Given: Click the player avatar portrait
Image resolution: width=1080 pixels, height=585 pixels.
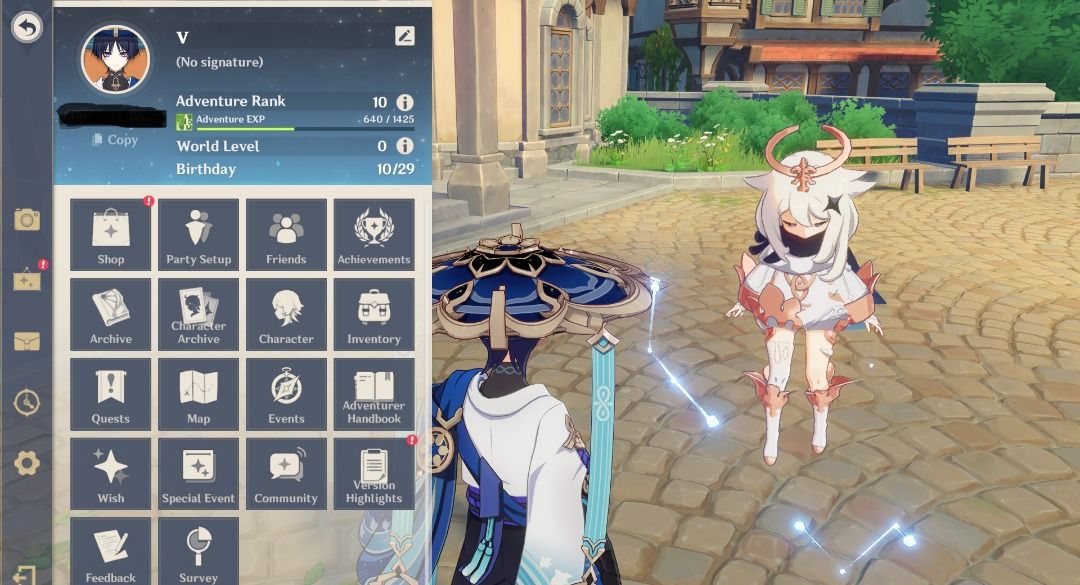Looking at the screenshot, I should (115, 58).
